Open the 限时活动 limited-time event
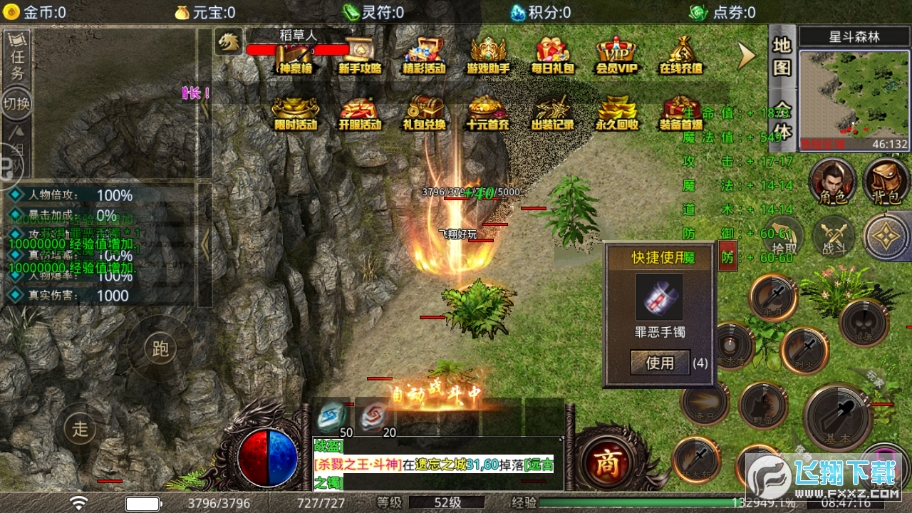Viewport: 912px width, 513px height. coord(294,111)
